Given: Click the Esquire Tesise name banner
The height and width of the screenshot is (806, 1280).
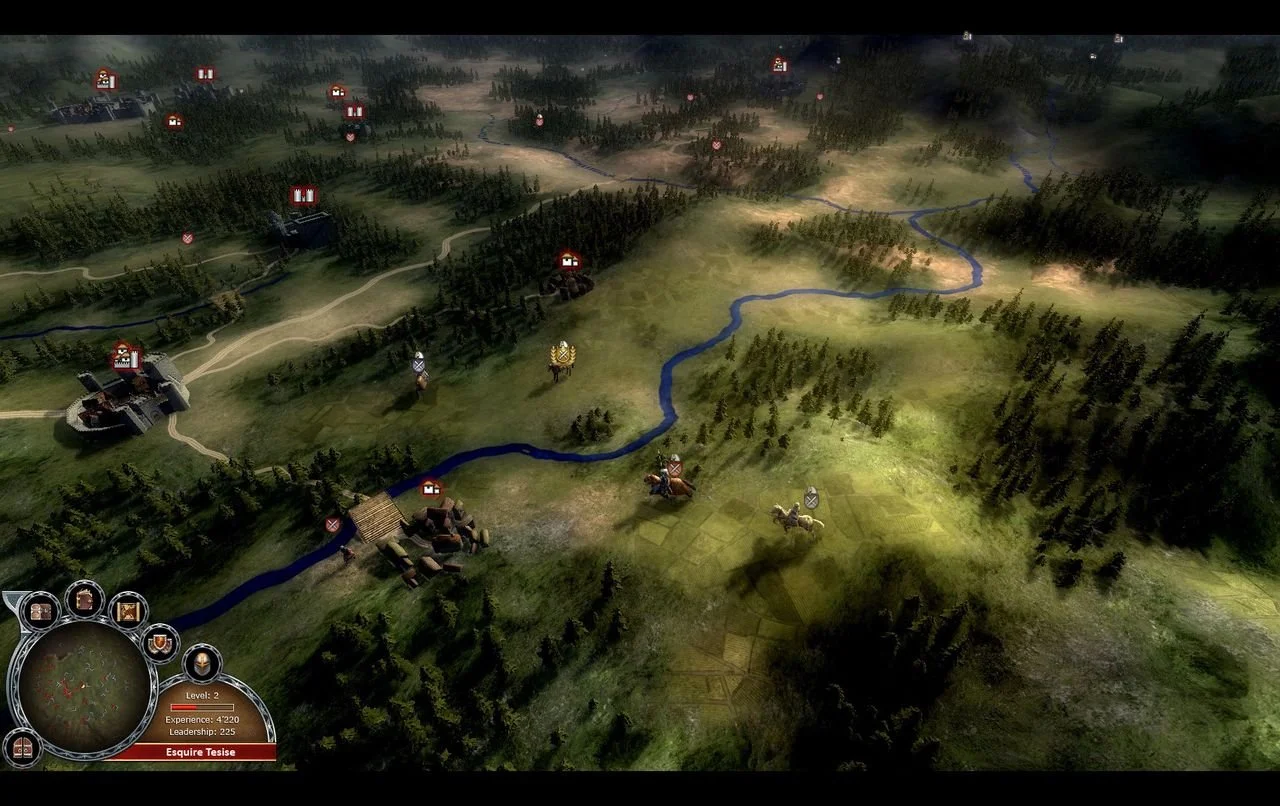Looking at the screenshot, I should [200, 751].
